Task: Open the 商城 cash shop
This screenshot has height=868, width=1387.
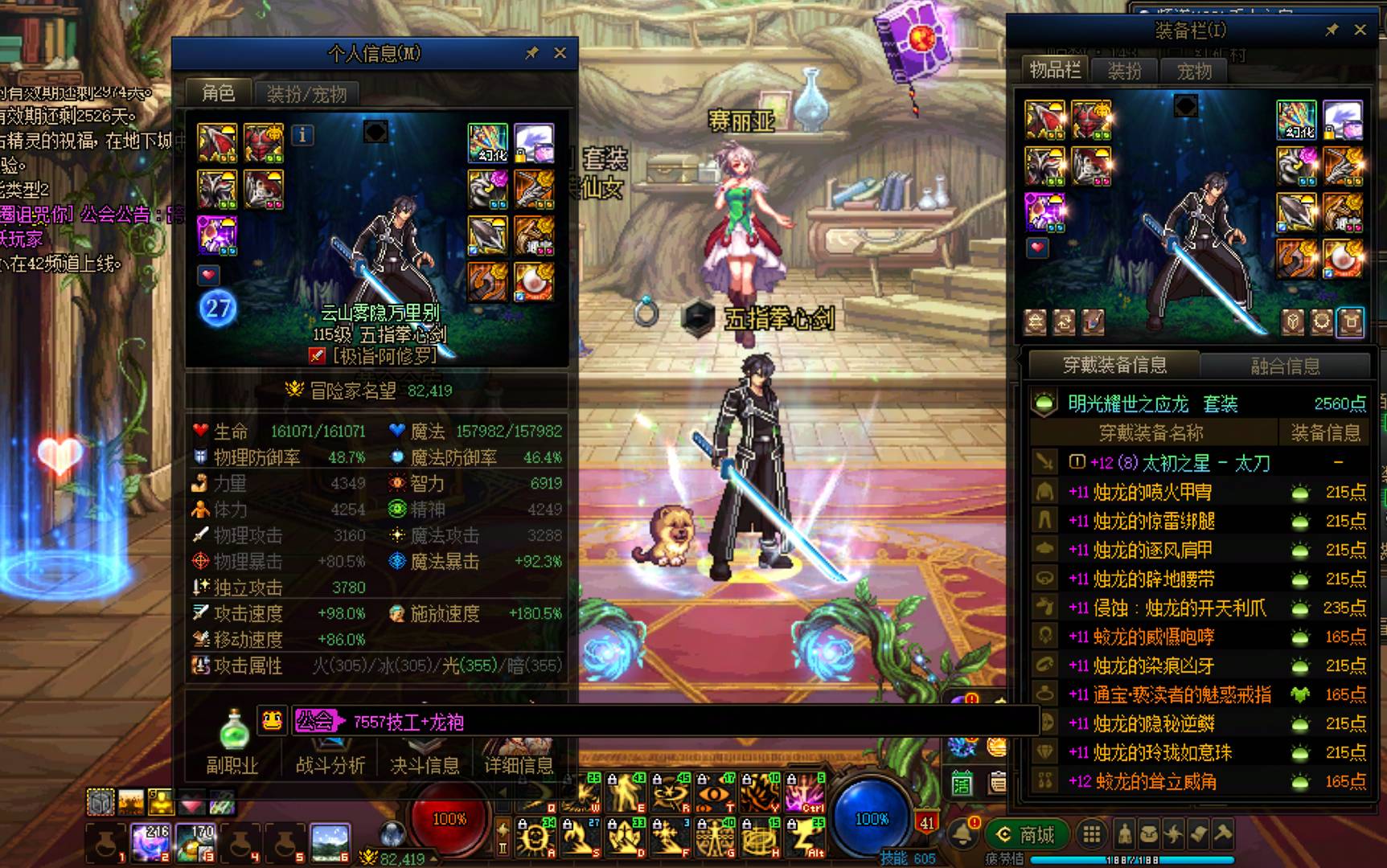Action: tap(1027, 835)
